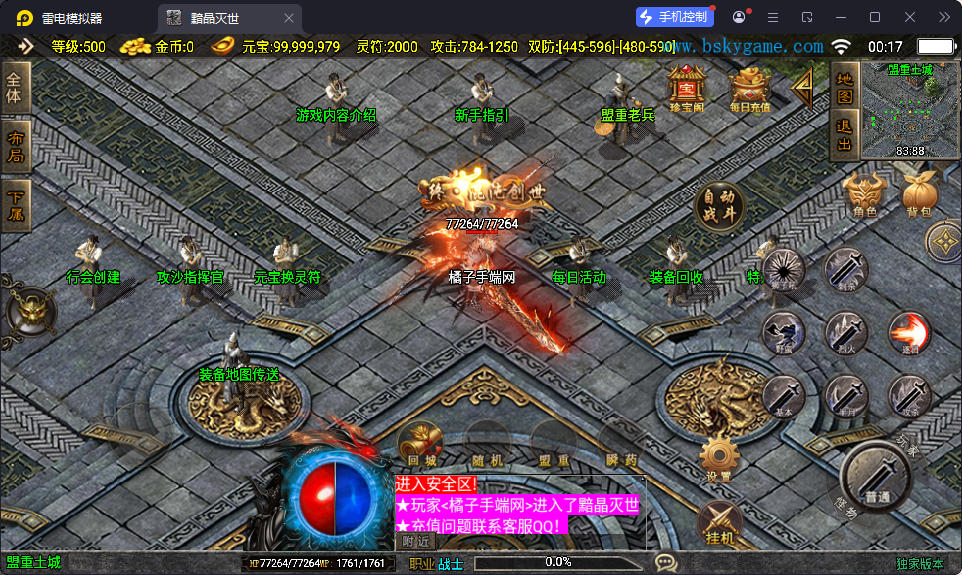Cast the fireball skill icon

coord(909,332)
